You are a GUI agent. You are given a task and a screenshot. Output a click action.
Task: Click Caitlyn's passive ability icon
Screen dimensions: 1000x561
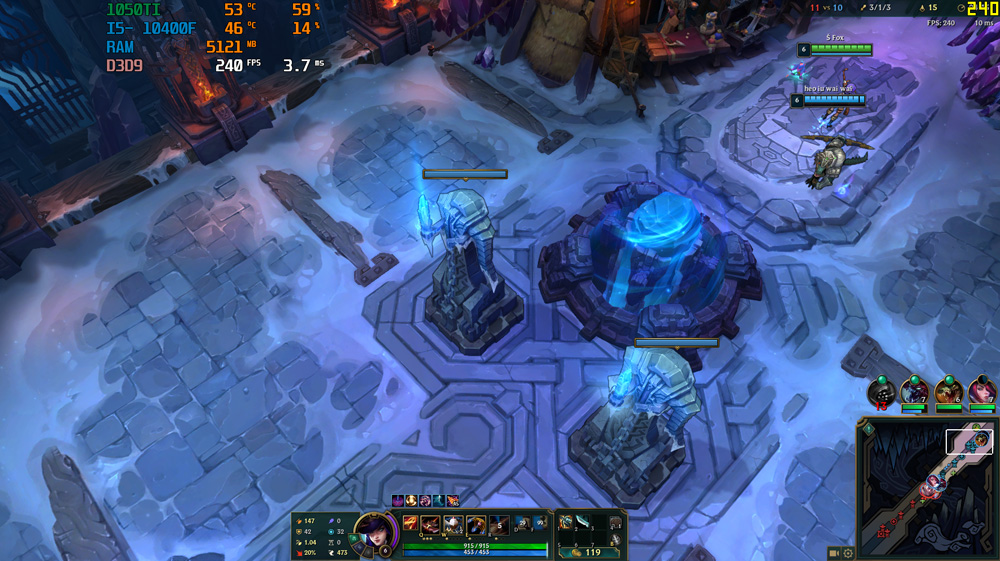tap(410, 524)
